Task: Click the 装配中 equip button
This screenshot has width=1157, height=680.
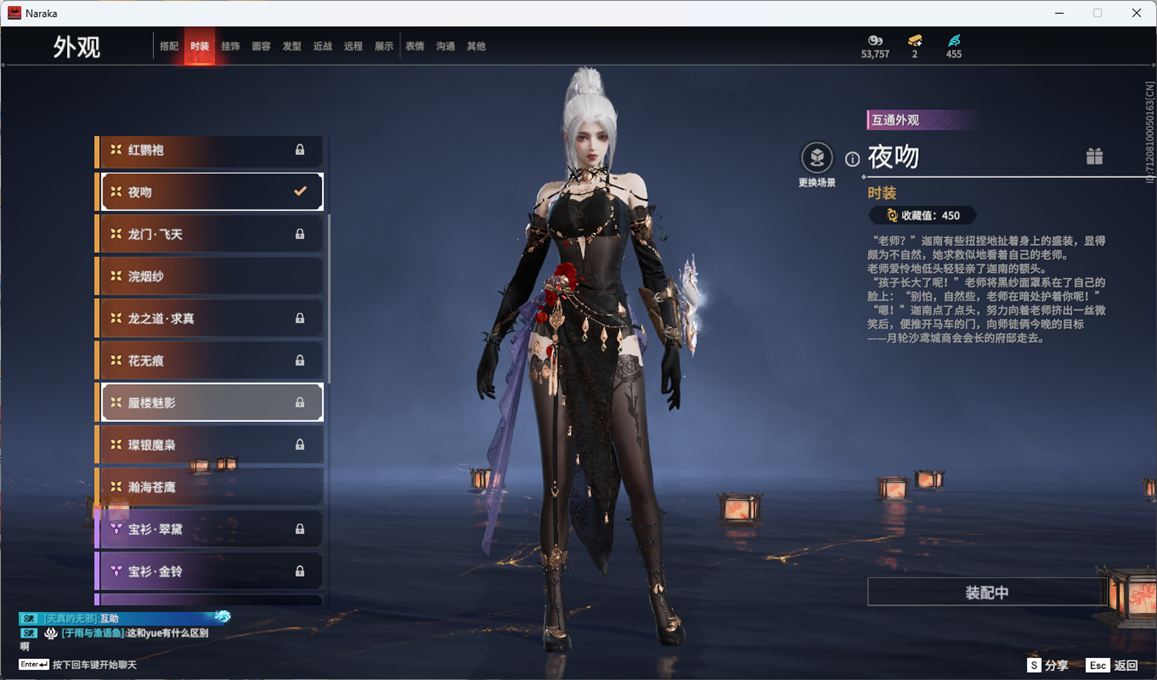Action: click(x=986, y=592)
